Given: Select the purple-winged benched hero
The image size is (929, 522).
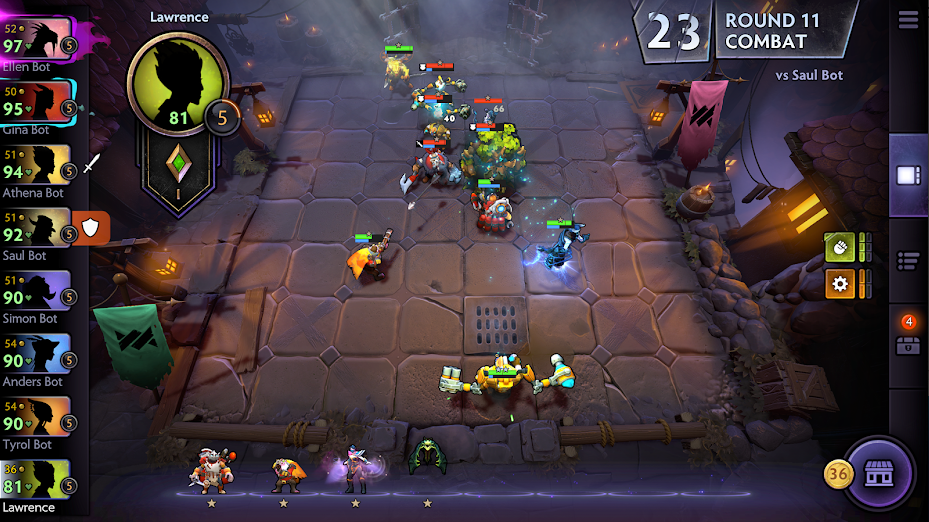Looking at the screenshot, I should [x=354, y=468].
